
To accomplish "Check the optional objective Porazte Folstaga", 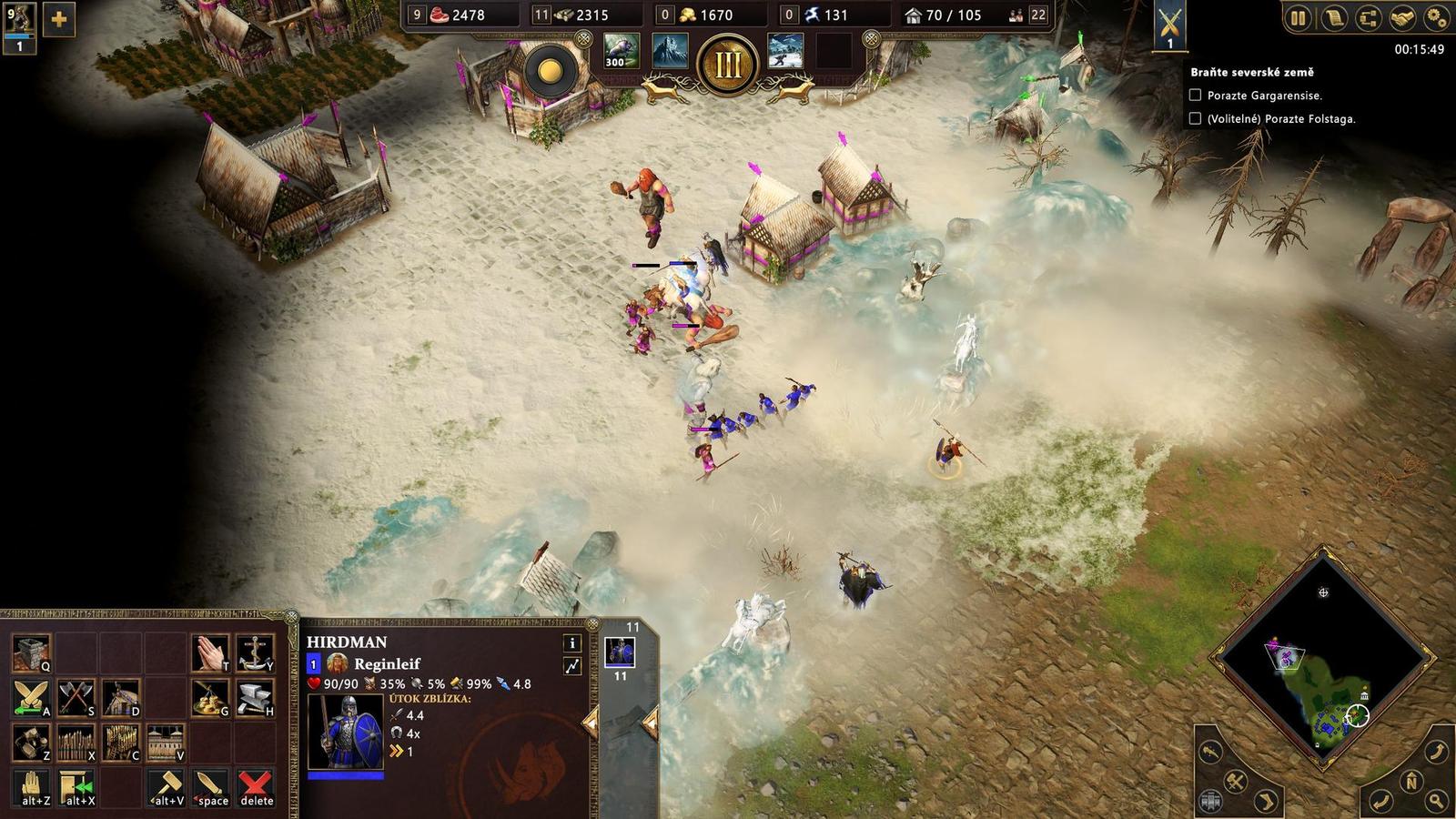I will pos(1195,118).
